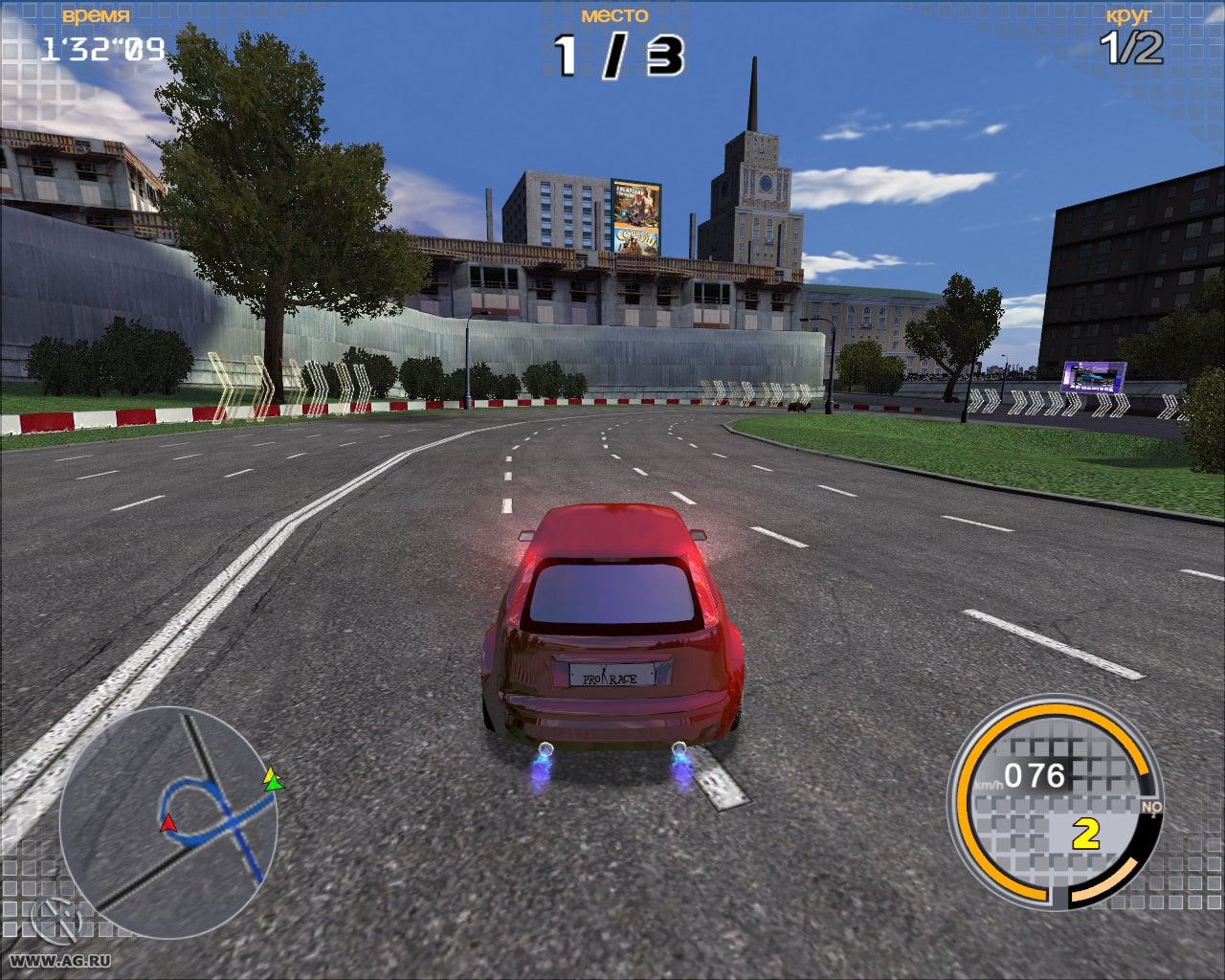
Task: Select the green arrow marker on the minimap
Action: [276, 785]
